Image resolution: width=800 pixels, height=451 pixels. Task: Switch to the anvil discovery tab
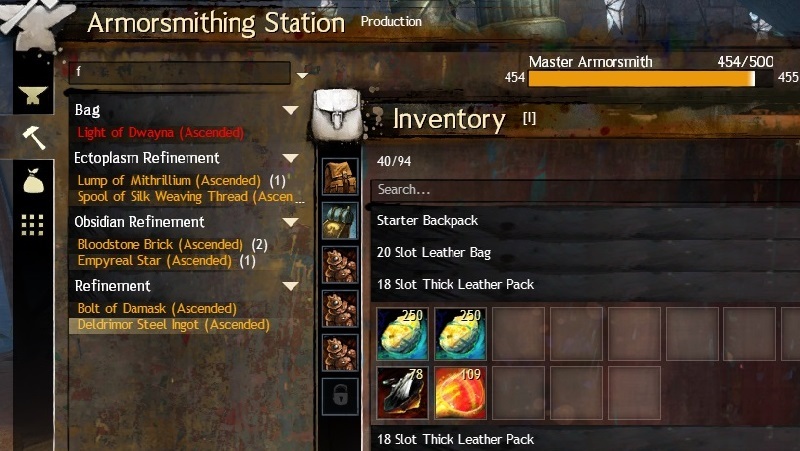point(32,95)
